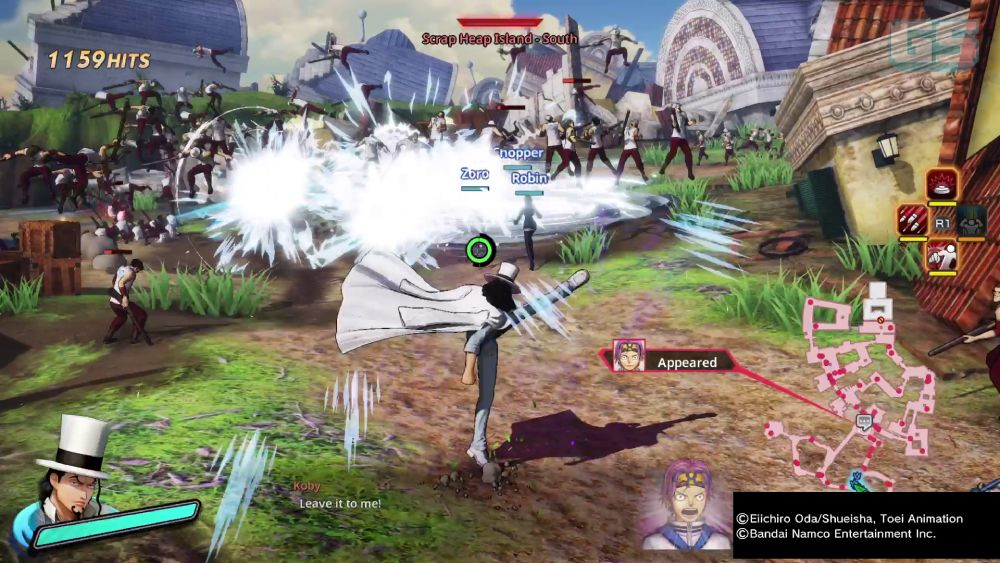Select the Robin ally name tag
This screenshot has height=563, width=1000.
point(529,178)
